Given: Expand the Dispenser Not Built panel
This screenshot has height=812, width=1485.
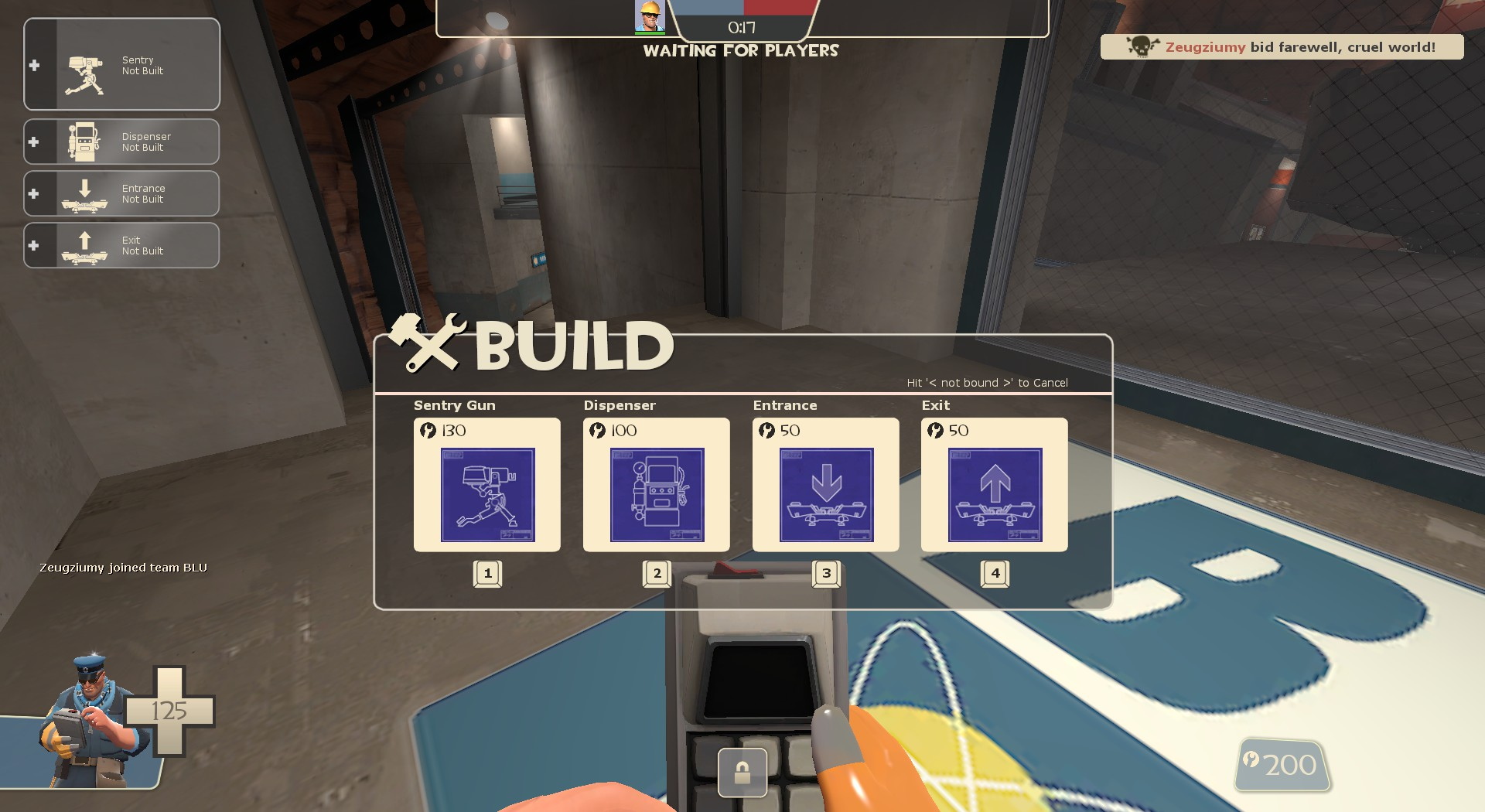Looking at the screenshot, I should coord(121,141).
